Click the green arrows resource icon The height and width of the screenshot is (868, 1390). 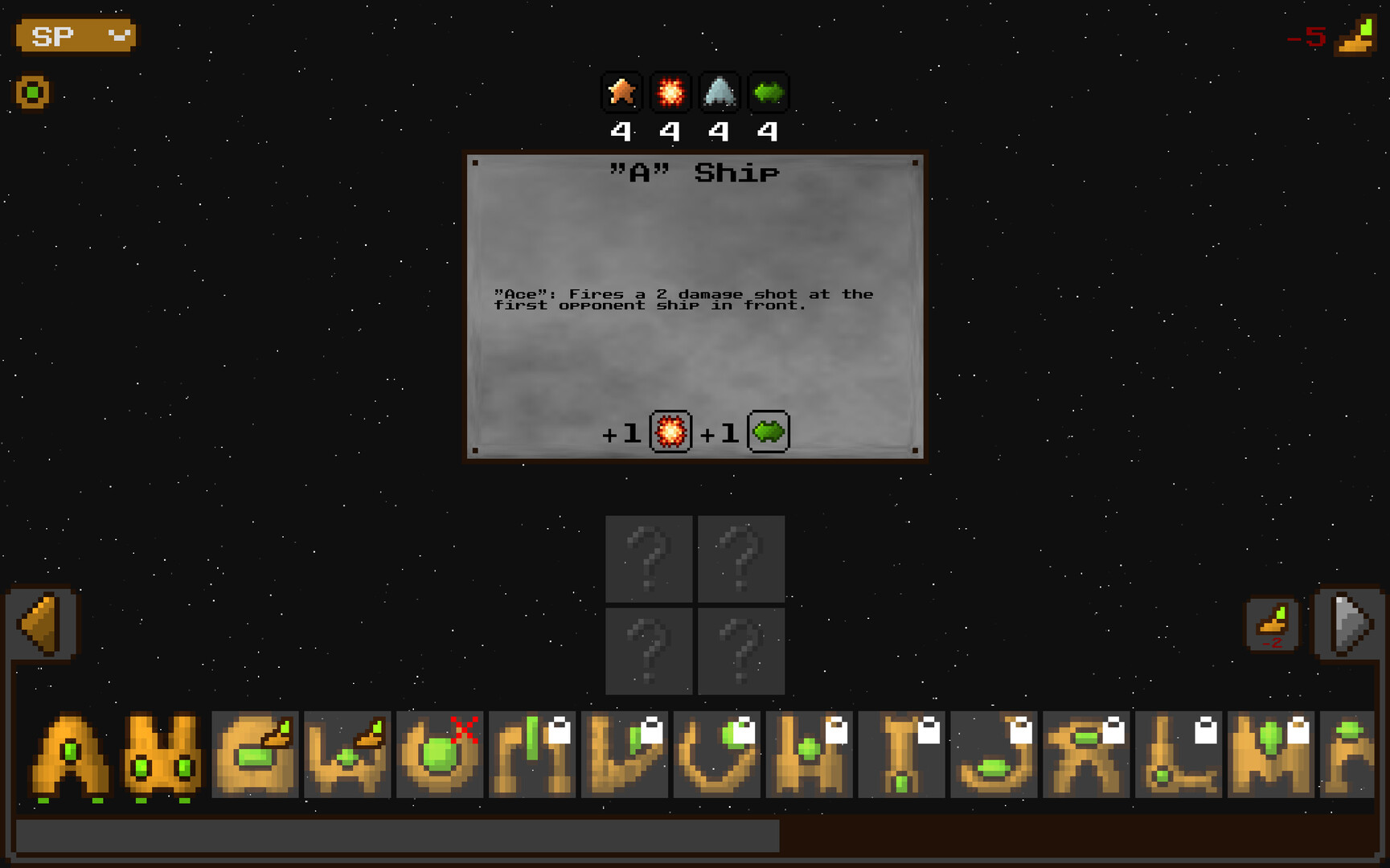(769, 92)
